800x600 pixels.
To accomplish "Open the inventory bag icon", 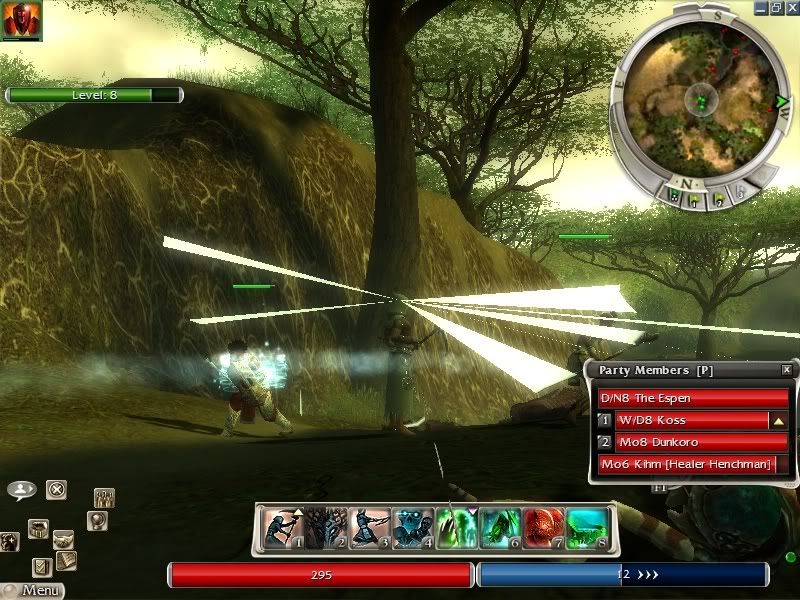I will [x=38, y=527].
